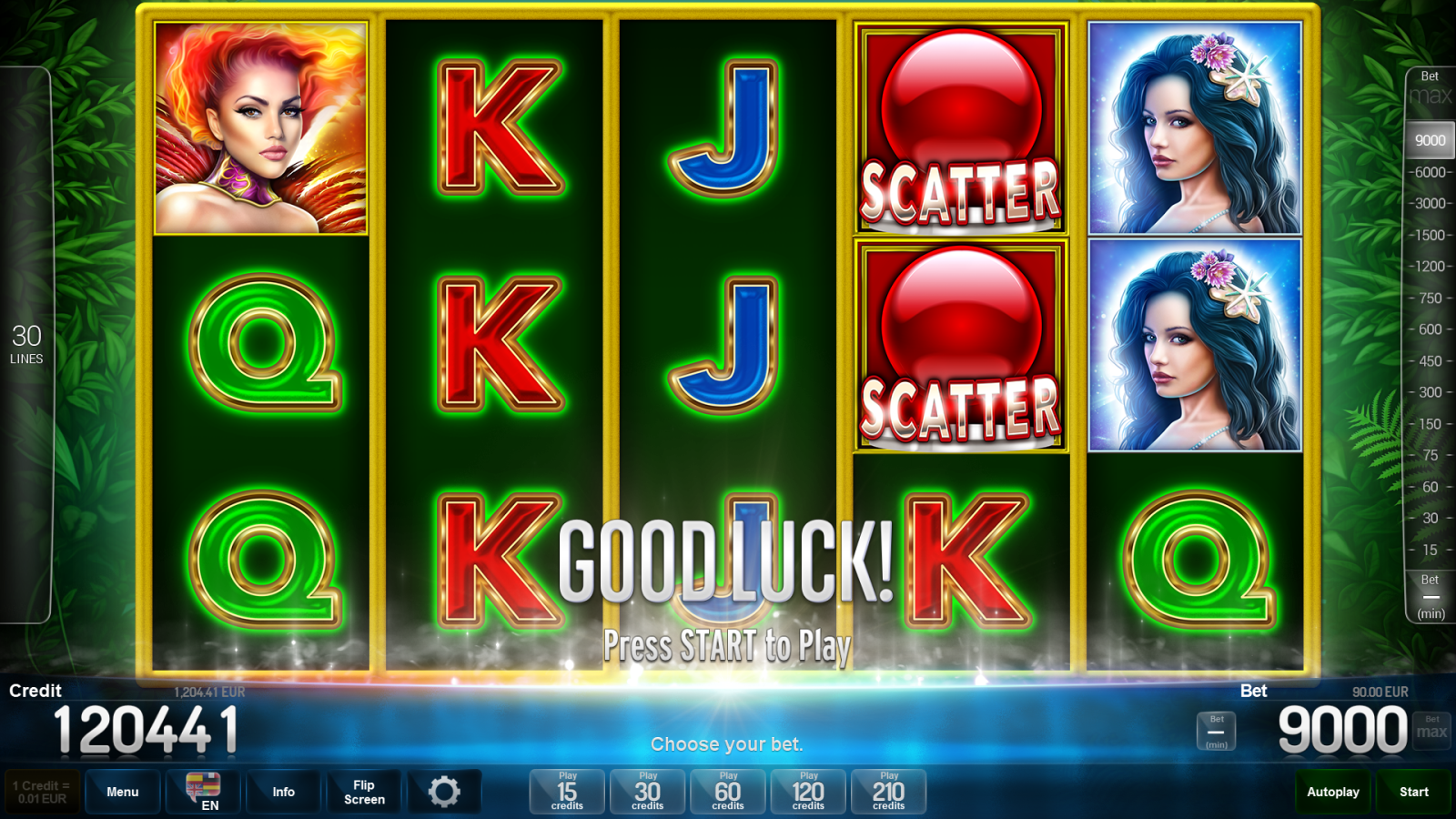Click the Flip Screen button
The image size is (1456, 819).
[364, 791]
